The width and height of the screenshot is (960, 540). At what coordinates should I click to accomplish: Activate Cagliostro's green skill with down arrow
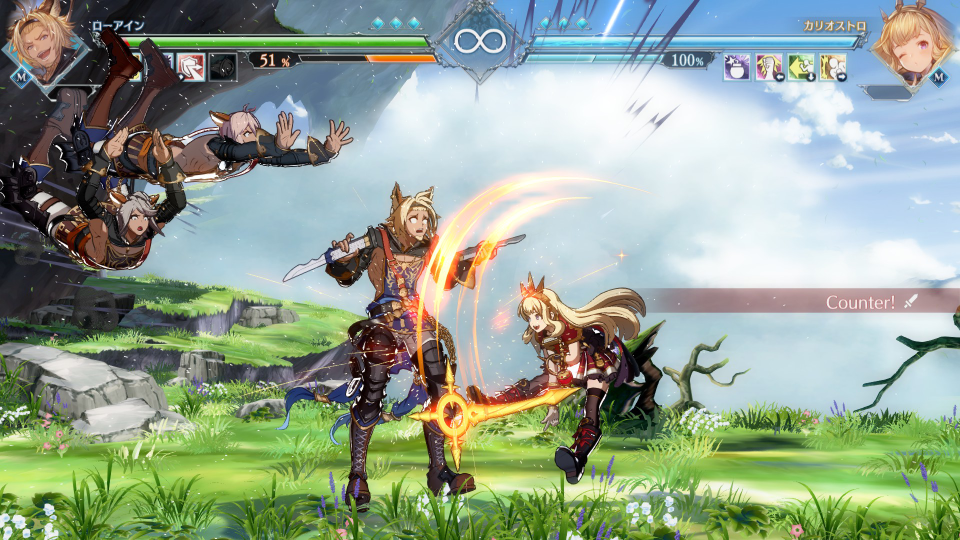pos(801,67)
